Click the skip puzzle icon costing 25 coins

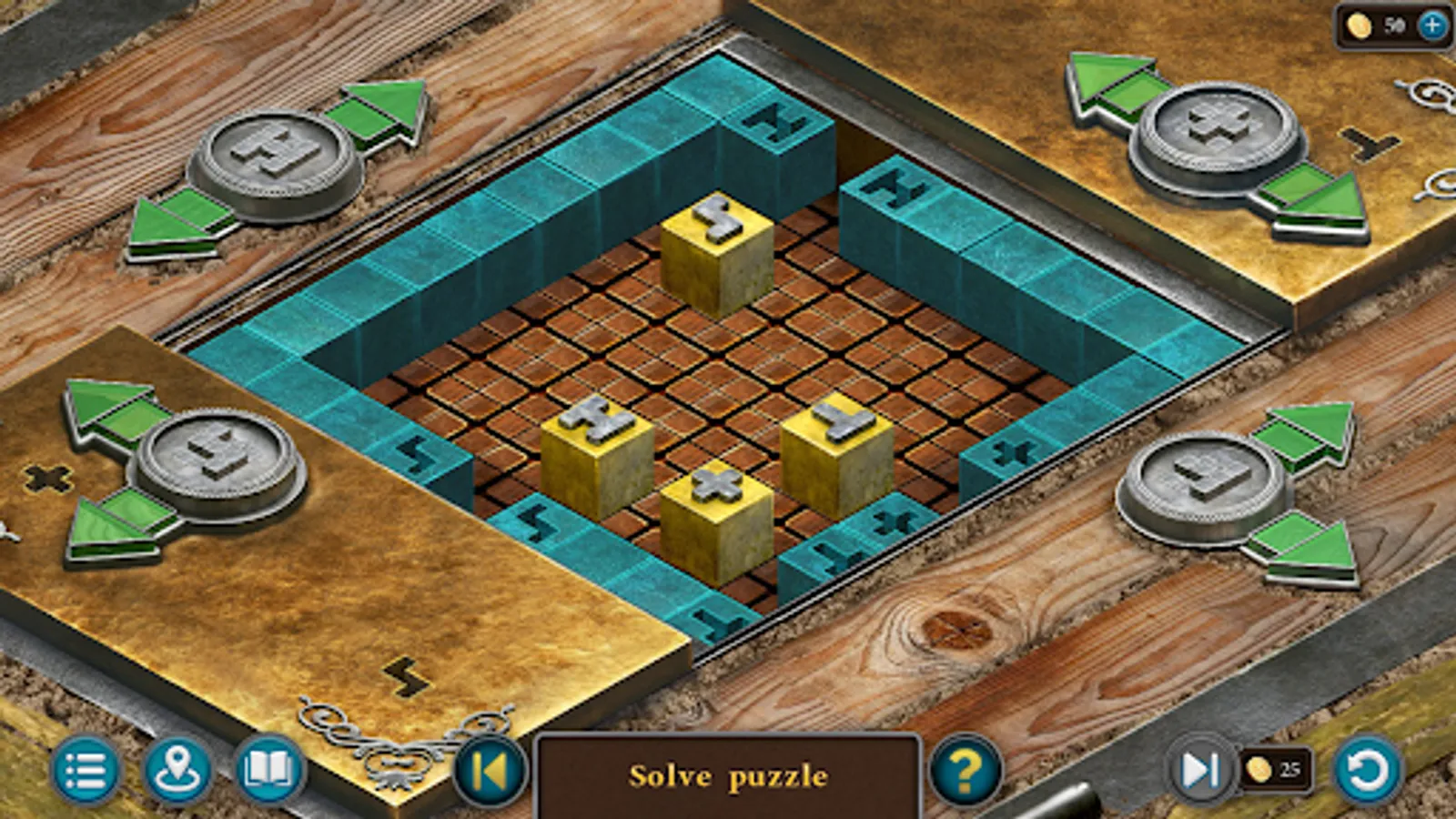[x=1201, y=771]
